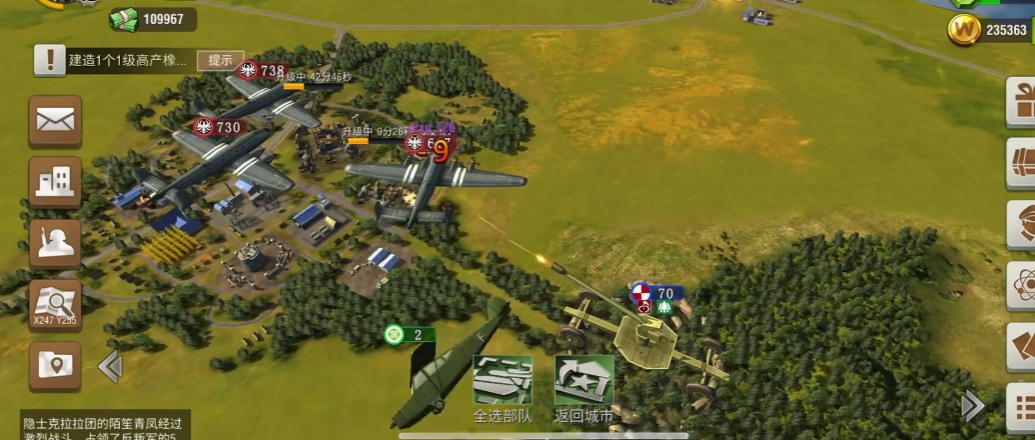Open the quest tracker exclamation icon
Image resolution: width=1035 pixels, height=440 pixels.
49,61
